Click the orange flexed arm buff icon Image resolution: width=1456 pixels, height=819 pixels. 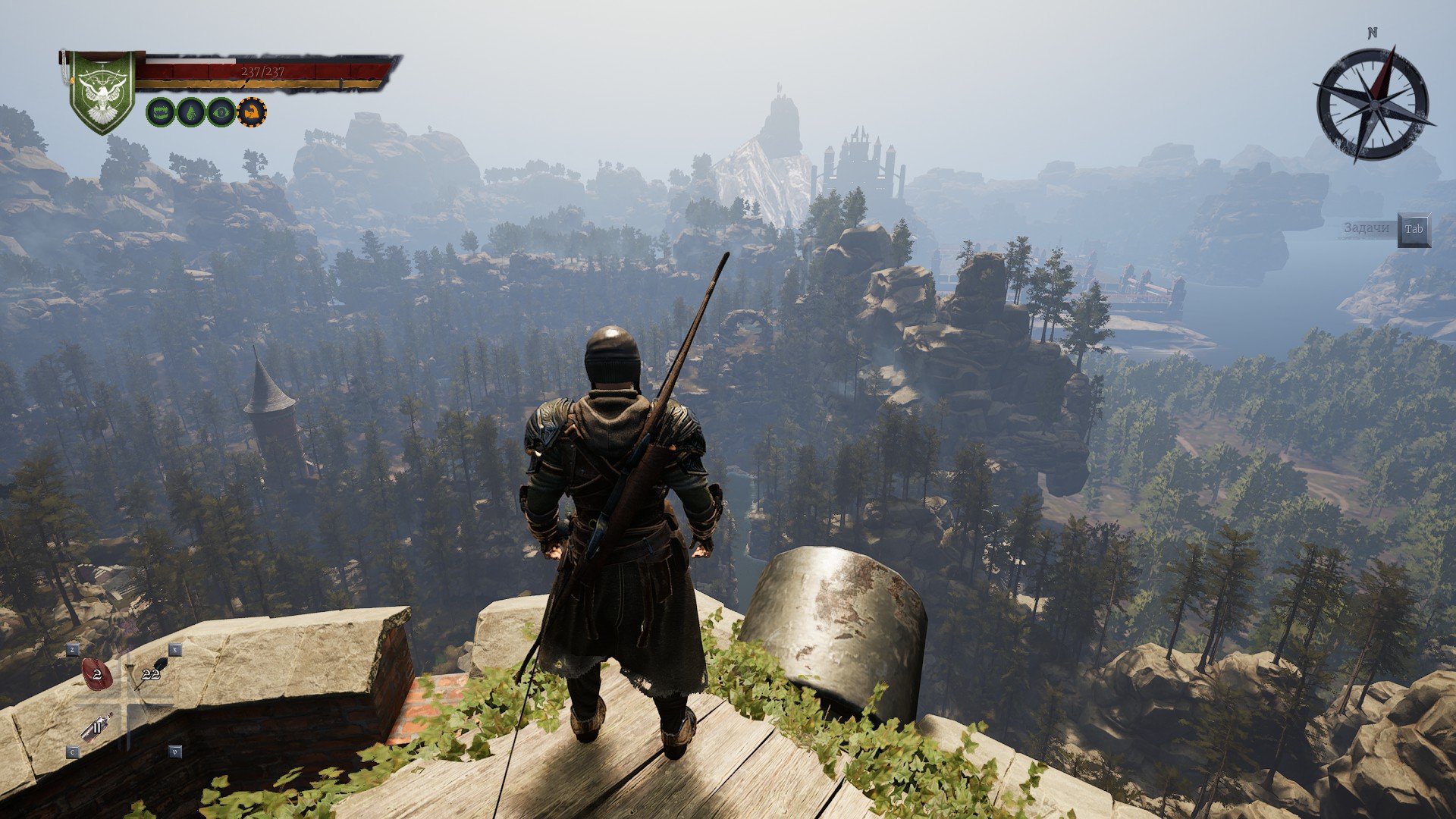click(x=252, y=112)
